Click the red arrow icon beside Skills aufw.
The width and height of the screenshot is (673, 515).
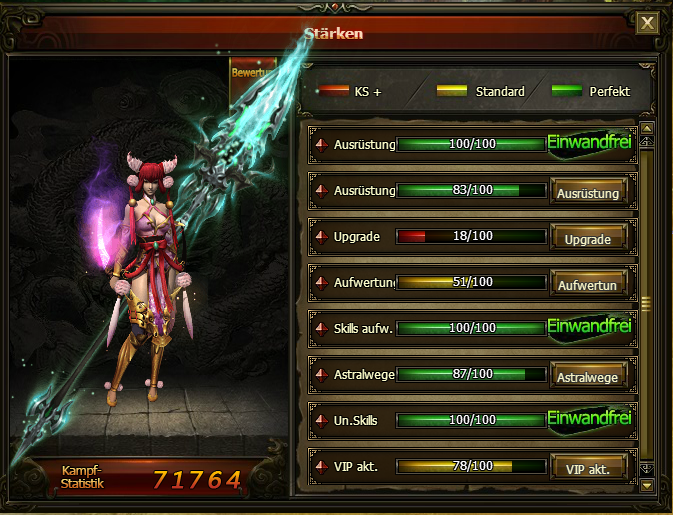(322, 329)
